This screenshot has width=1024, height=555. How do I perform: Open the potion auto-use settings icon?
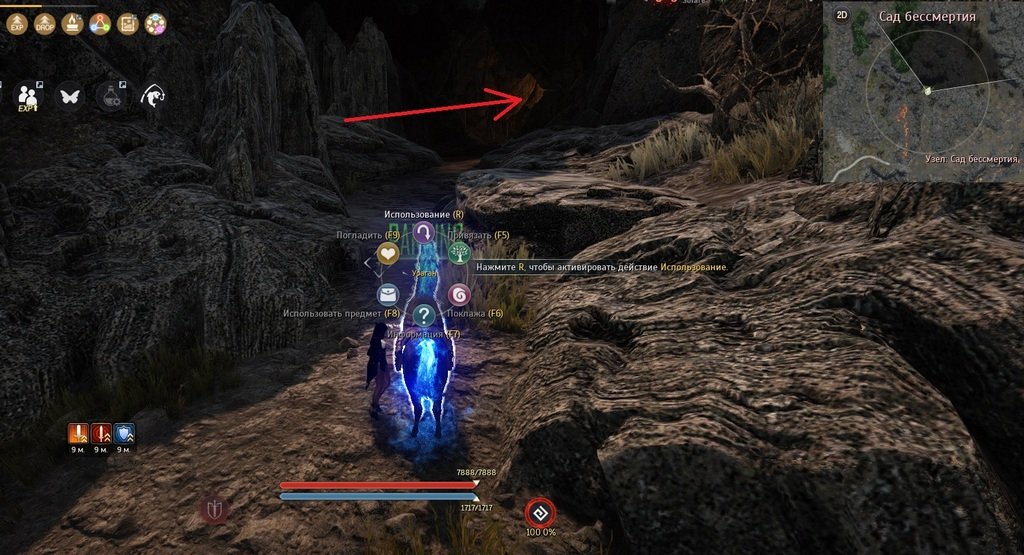coord(110,96)
